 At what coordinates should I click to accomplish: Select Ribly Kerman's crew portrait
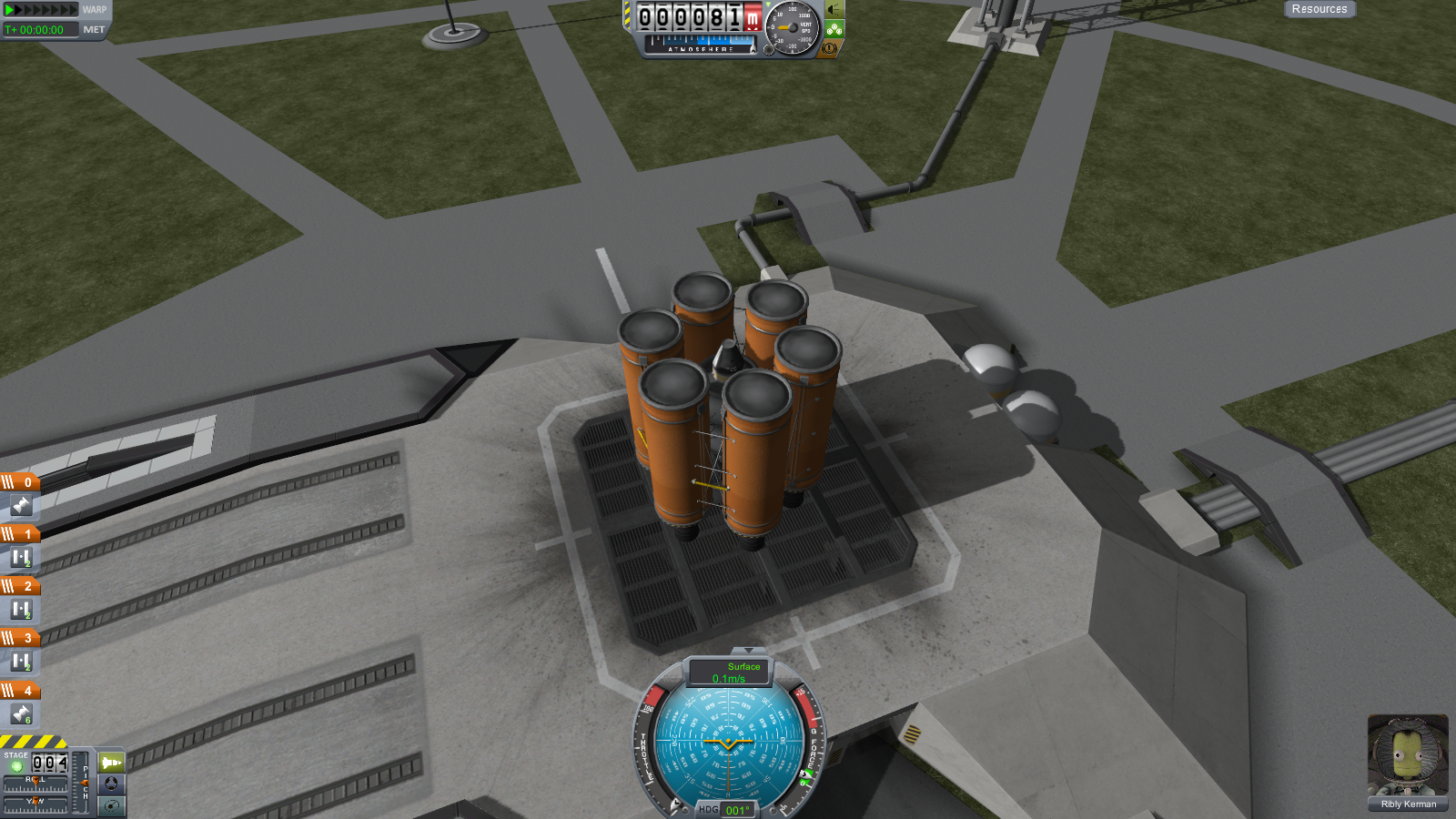[1408, 757]
